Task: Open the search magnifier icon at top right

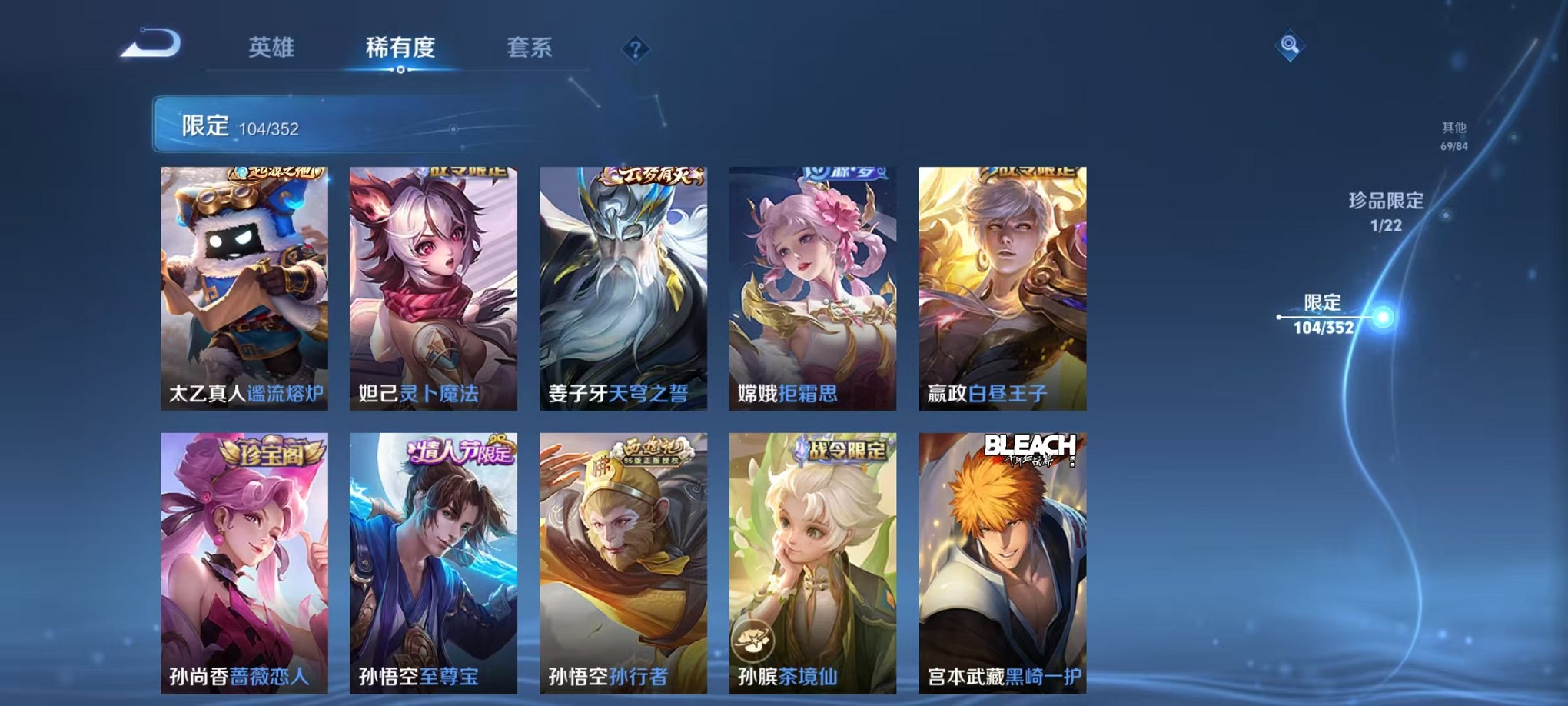Action: click(x=1291, y=46)
